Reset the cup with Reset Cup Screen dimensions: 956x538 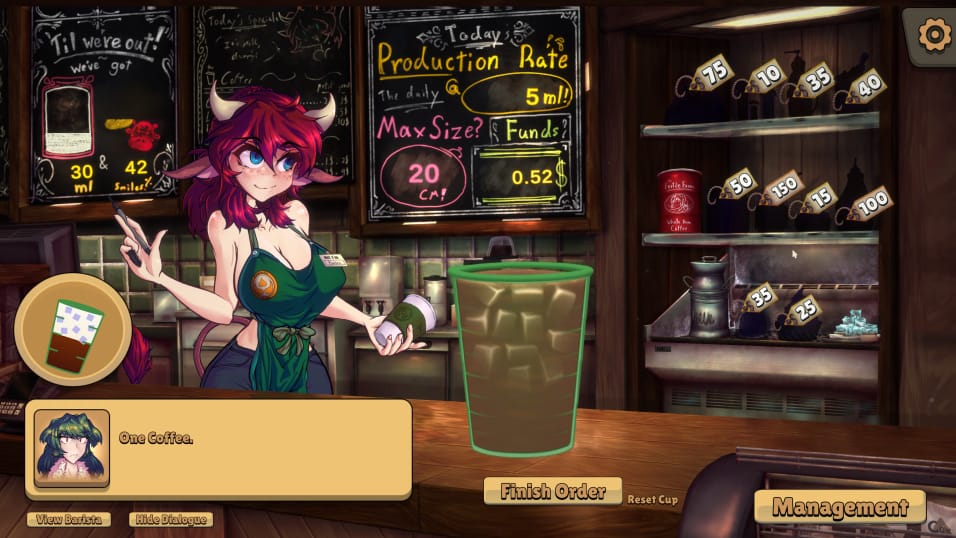[x=652, y=499]
